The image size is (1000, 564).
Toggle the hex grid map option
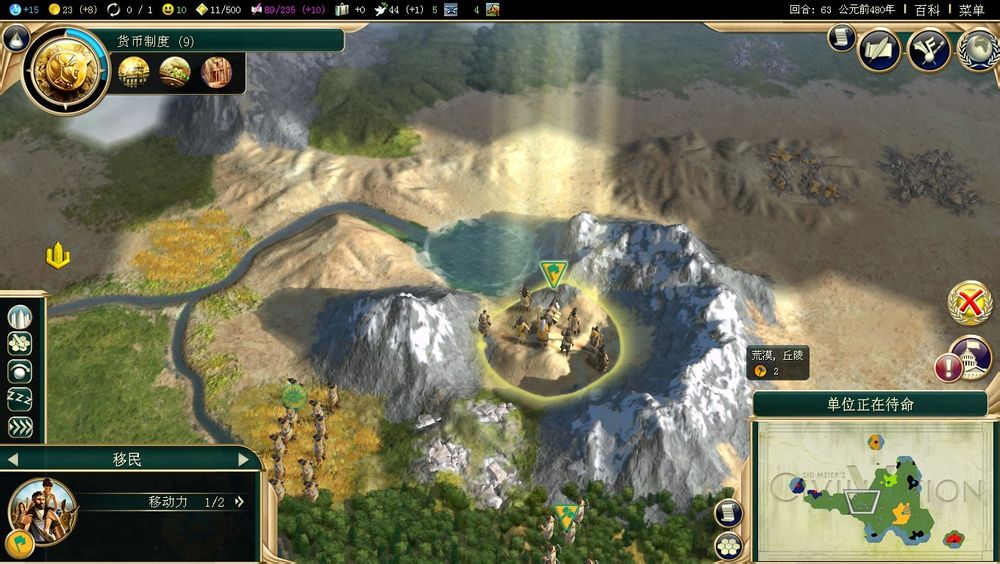tap(728, 545)
